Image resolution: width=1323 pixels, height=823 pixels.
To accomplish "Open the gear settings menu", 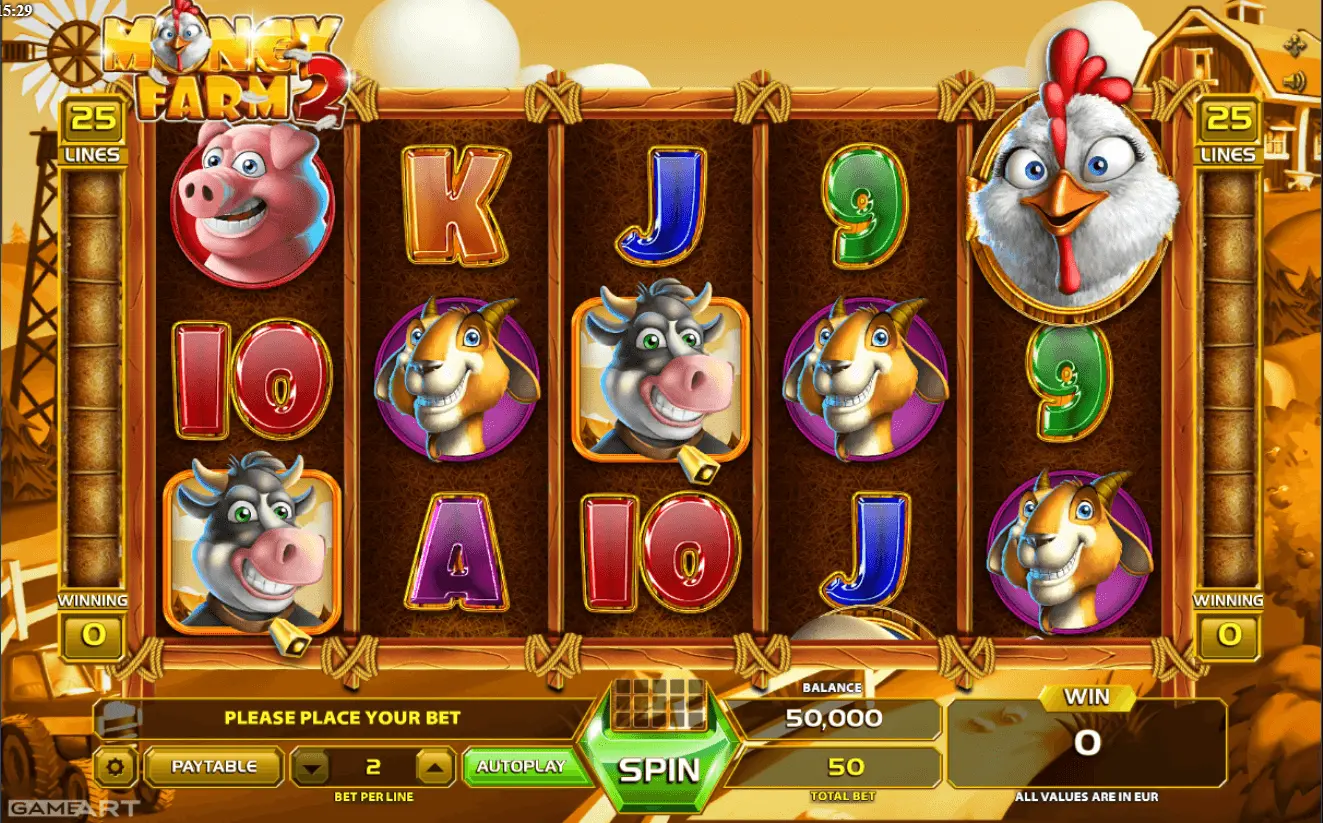I will tap(116, 768).
